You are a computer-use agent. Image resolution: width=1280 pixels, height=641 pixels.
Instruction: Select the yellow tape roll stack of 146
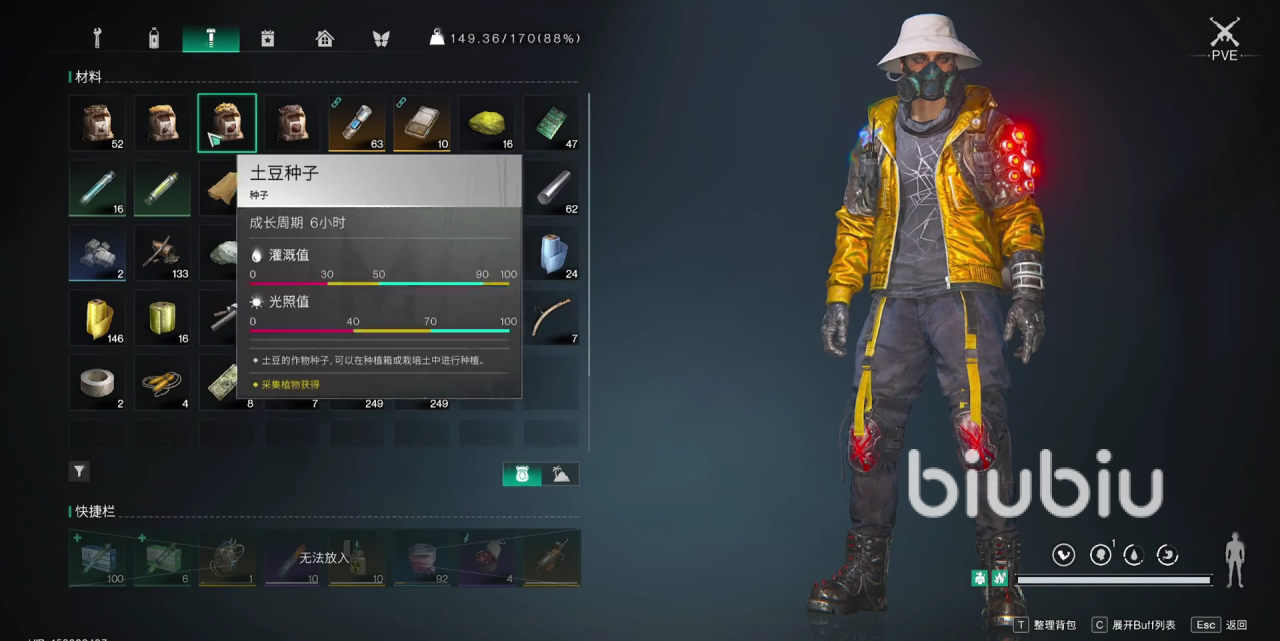click(98, 318)
